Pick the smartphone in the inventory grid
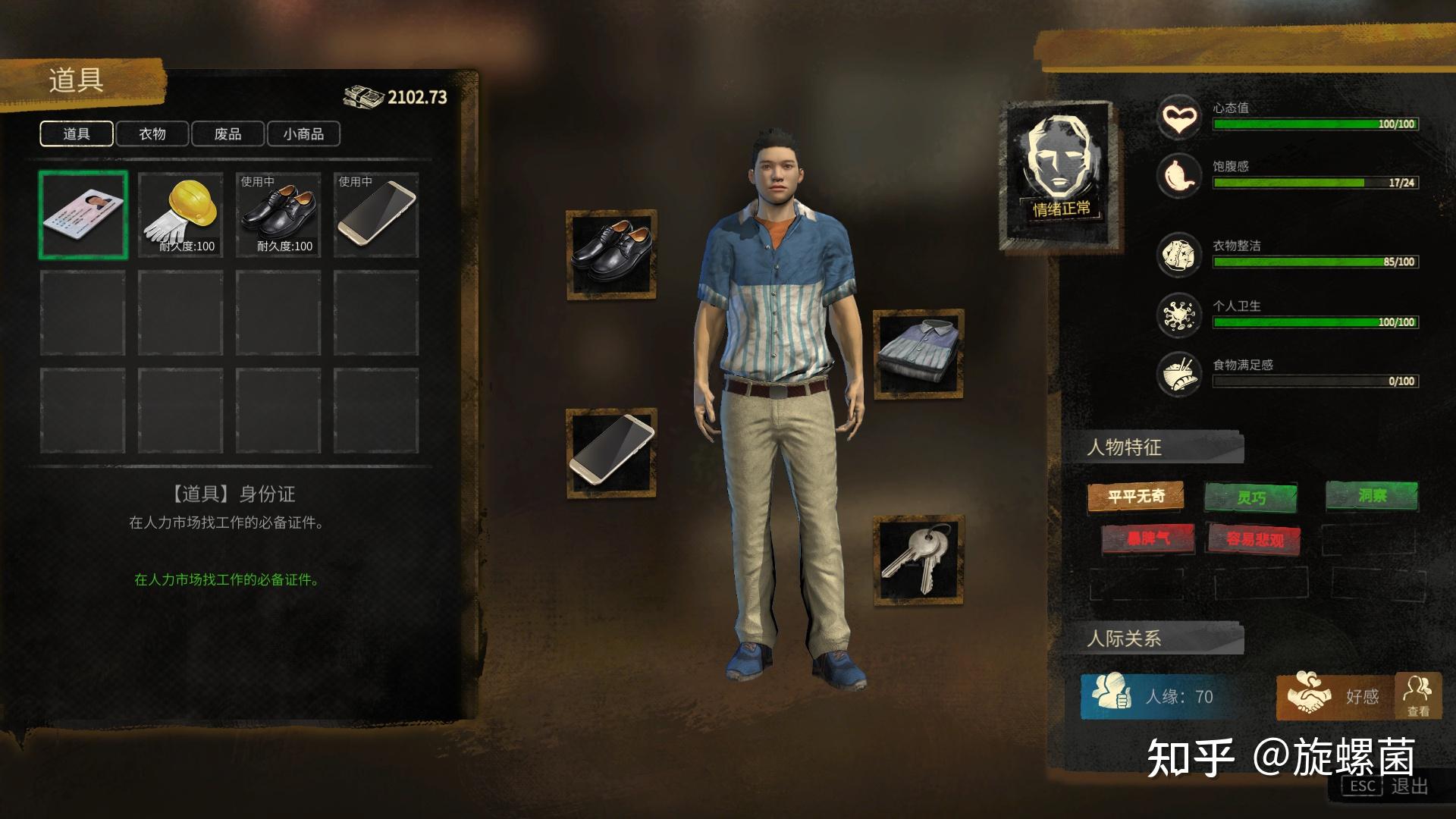This screenshot has height=819, width=1456. tap(376, 215)
